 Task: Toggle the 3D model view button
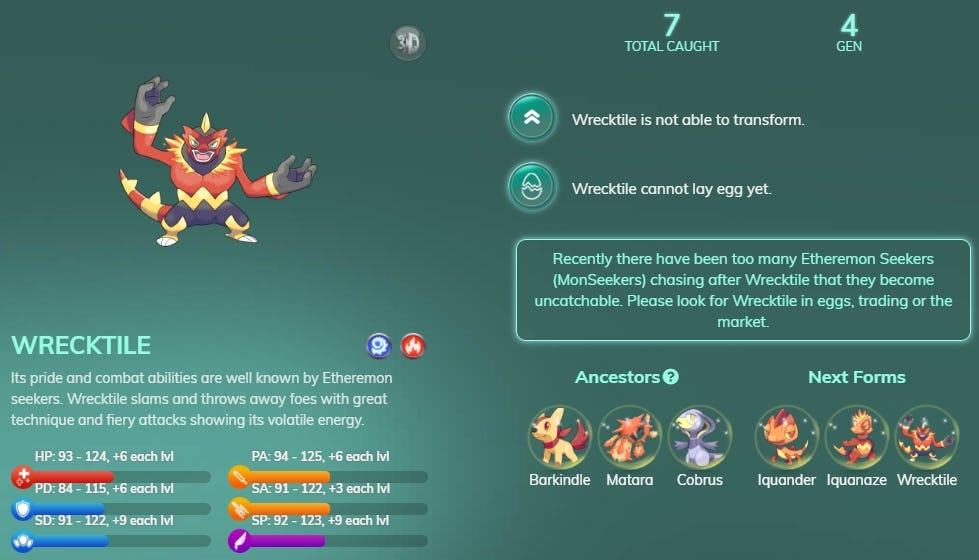(408, 43)
